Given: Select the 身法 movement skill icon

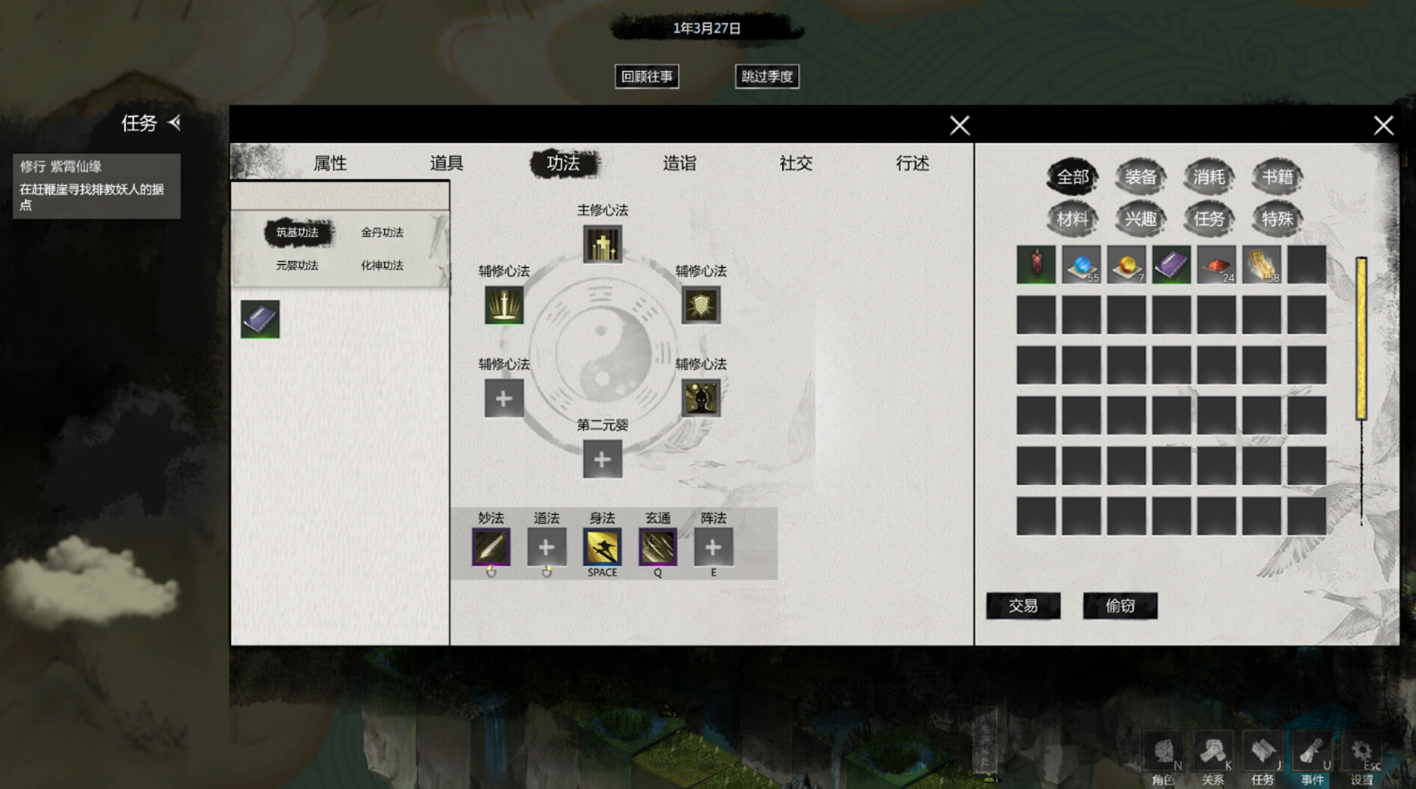Looking at the screenshot, I should (x=602, y=547).
